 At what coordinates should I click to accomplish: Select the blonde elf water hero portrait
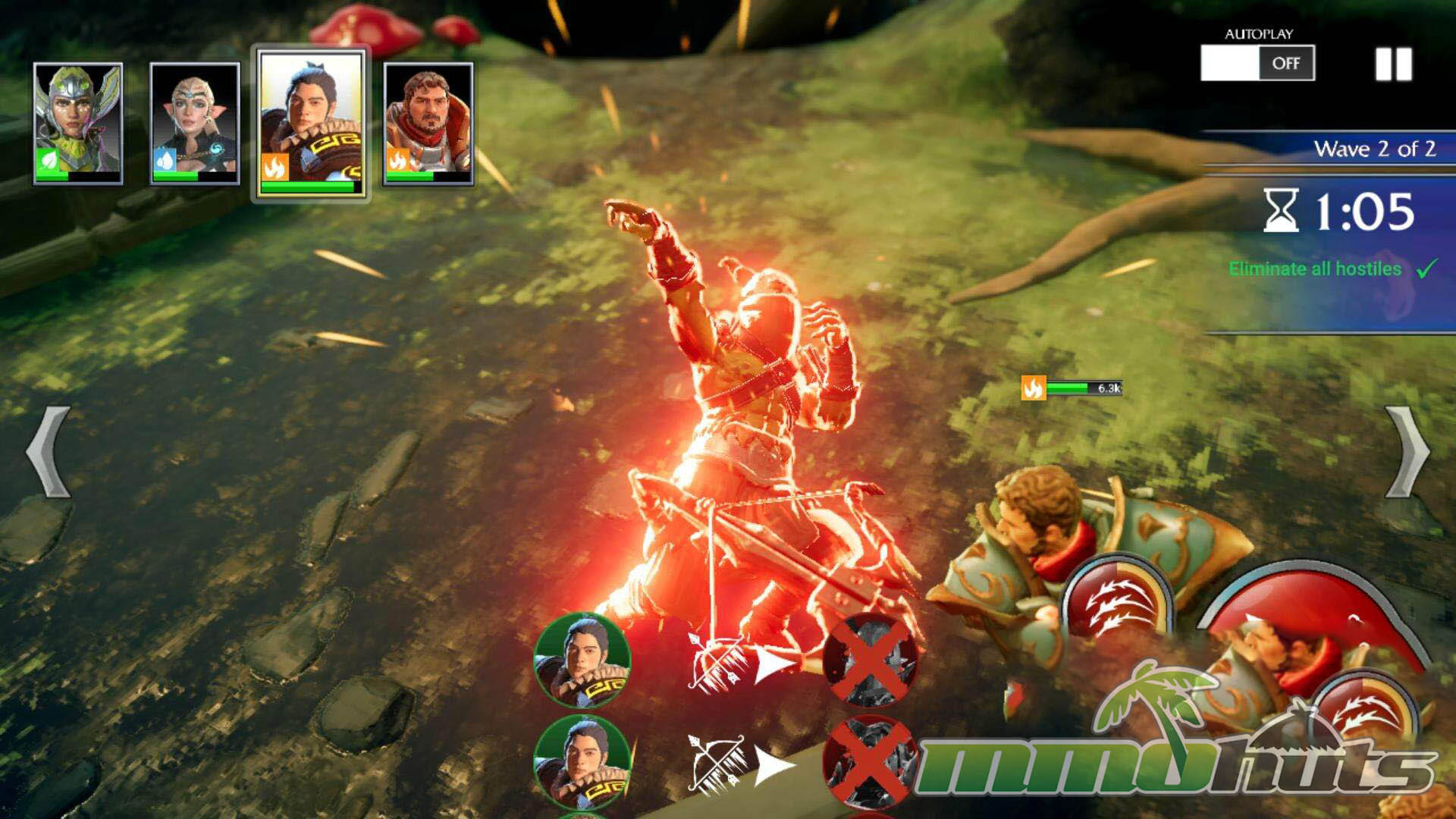tap(195, 123)
